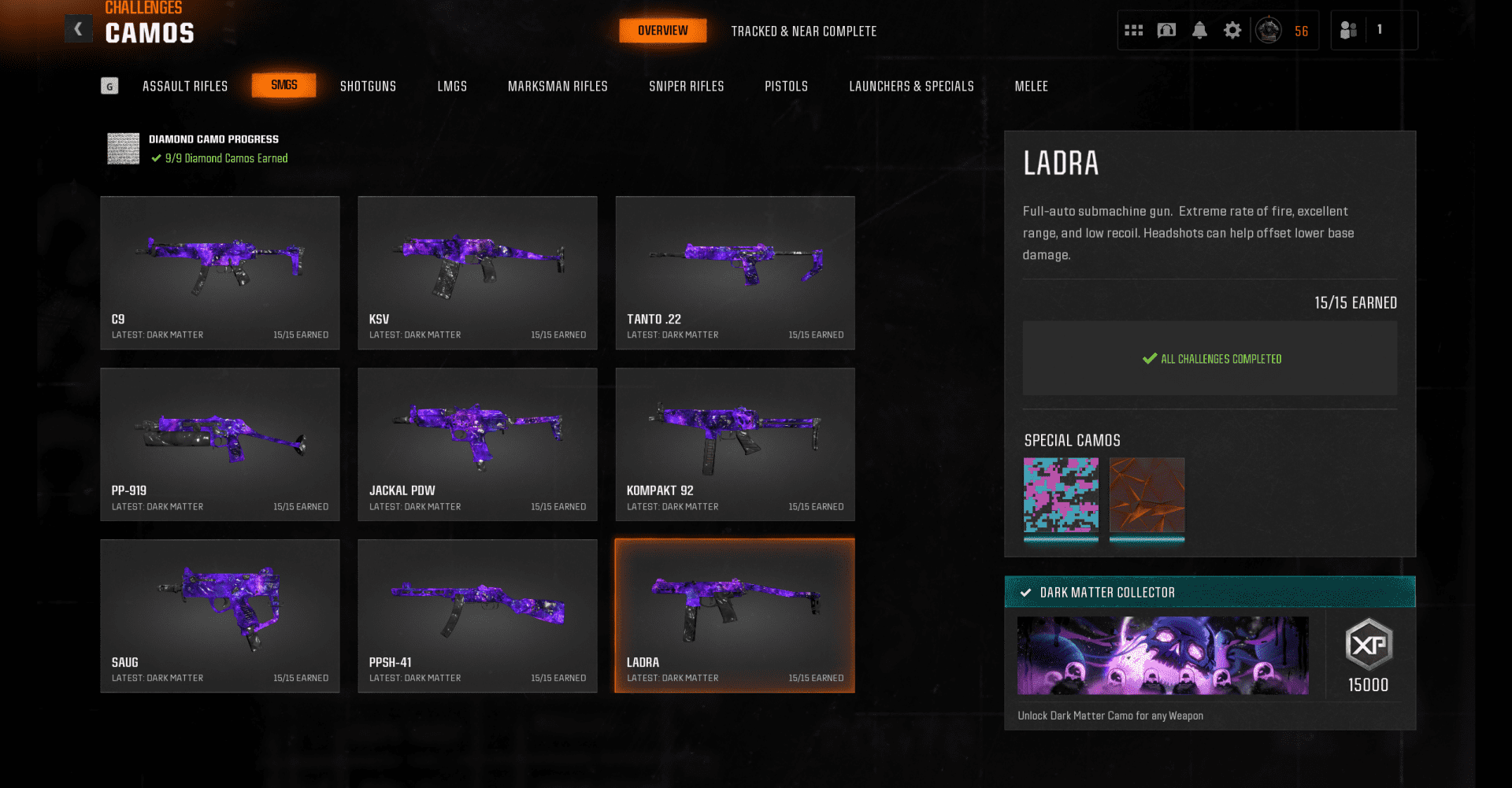Pick the Jackal PDW tile
Image resolution: width=1512 pixels, height=788 pixels.
tap(477, 444)
